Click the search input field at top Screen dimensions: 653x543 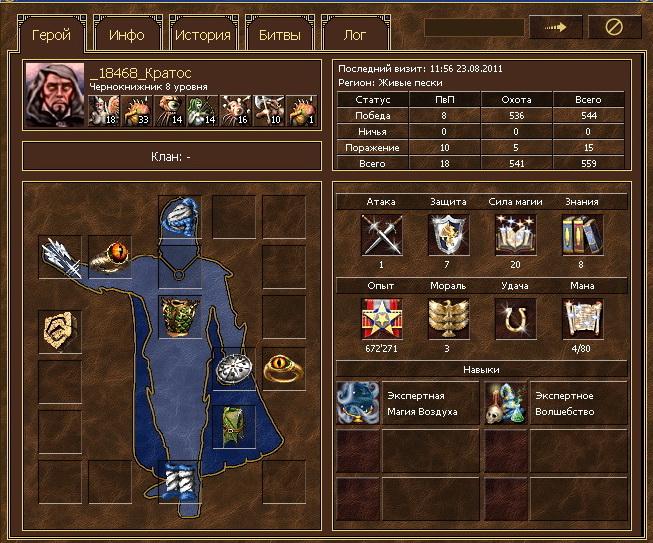[474, 28]
